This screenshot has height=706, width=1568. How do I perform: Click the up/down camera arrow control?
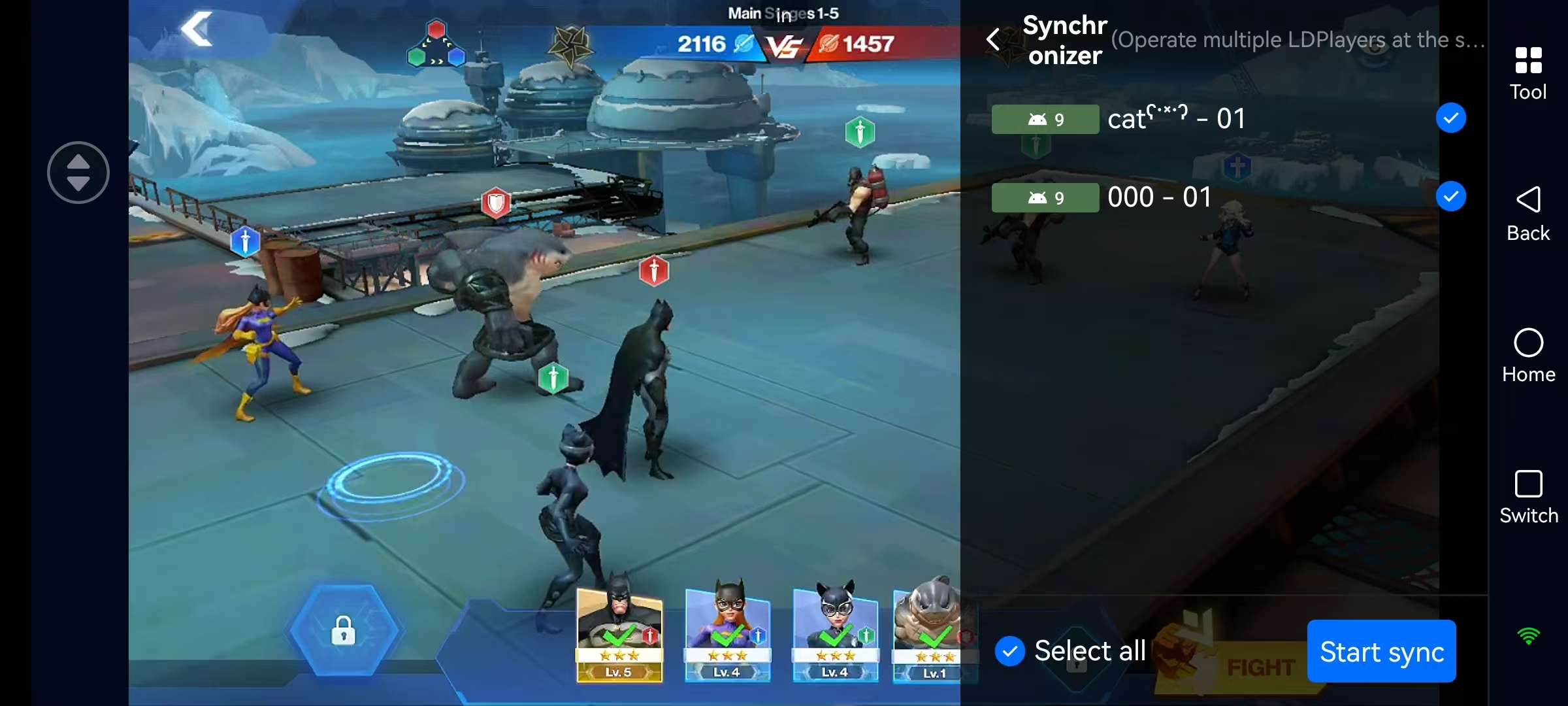[x=78, y=172]
